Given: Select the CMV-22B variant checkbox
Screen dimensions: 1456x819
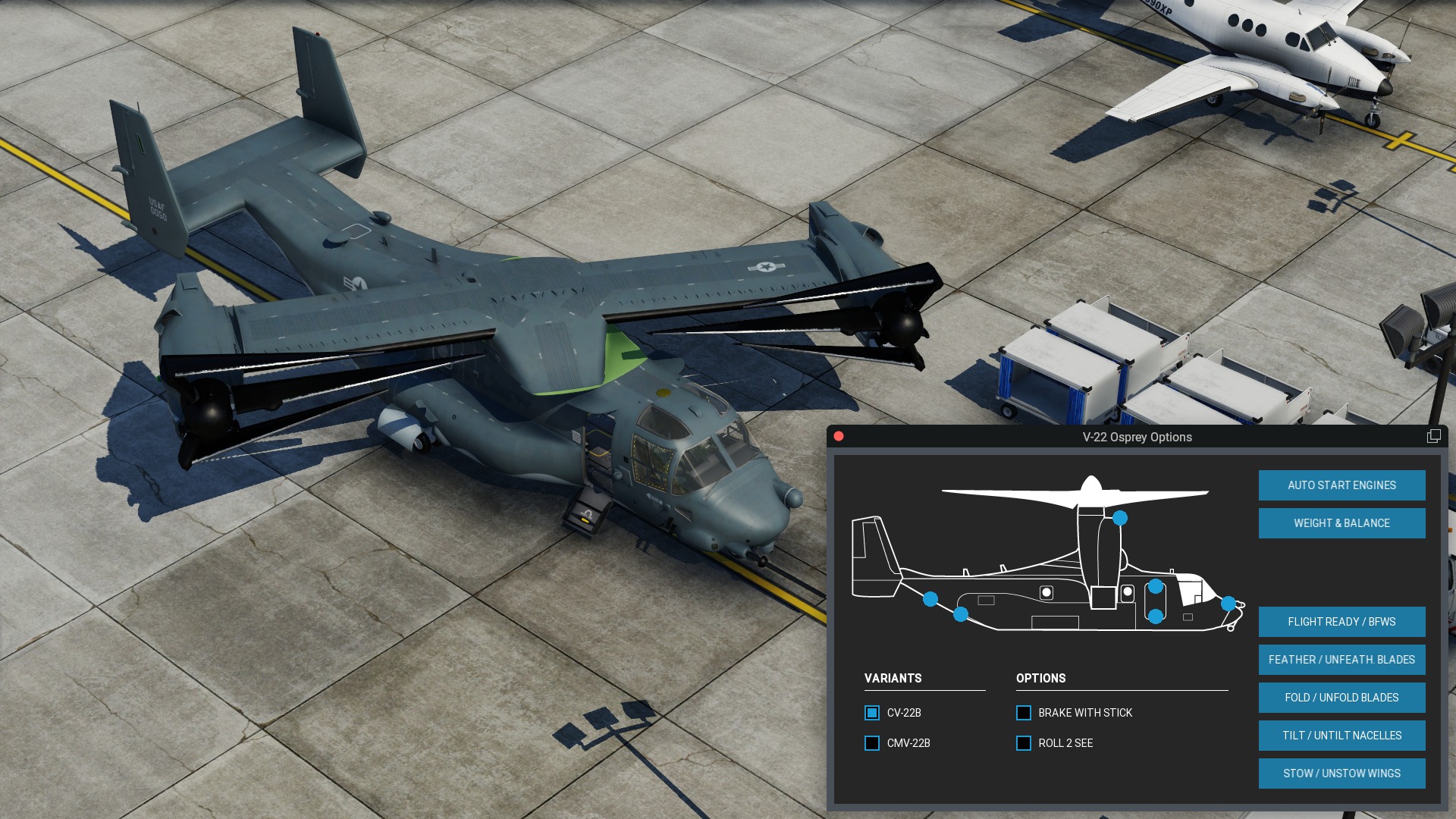Looking at the screenshot, I should coord(872,743).
